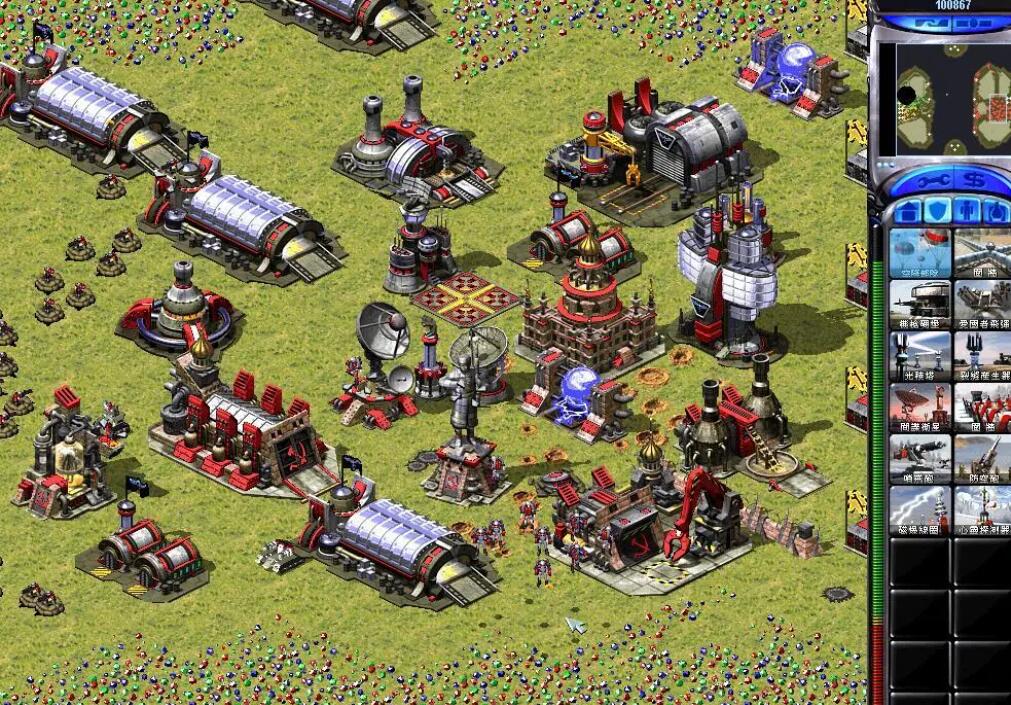Open the vehicles production tab

[x=996, y=211]
